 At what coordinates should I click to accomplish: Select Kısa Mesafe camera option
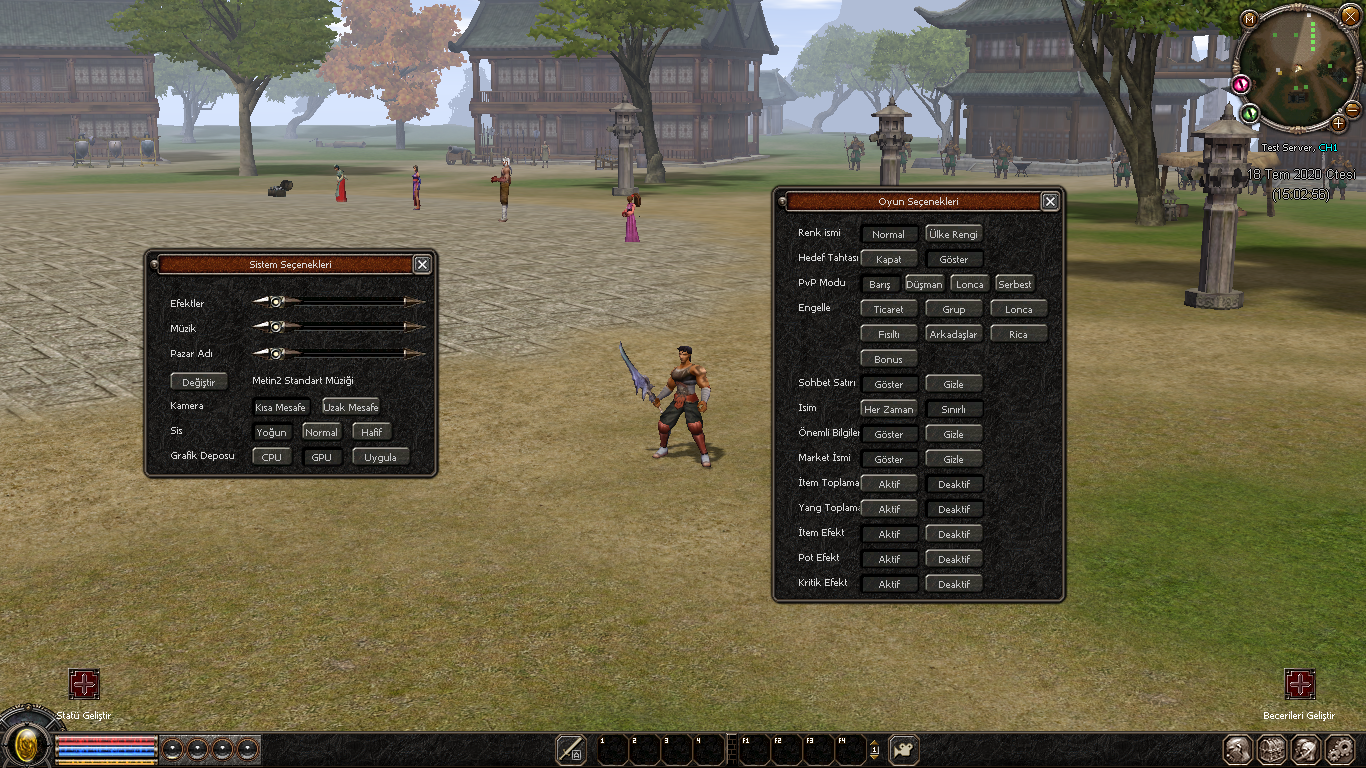pyautogui.click(x=280, y=407)
